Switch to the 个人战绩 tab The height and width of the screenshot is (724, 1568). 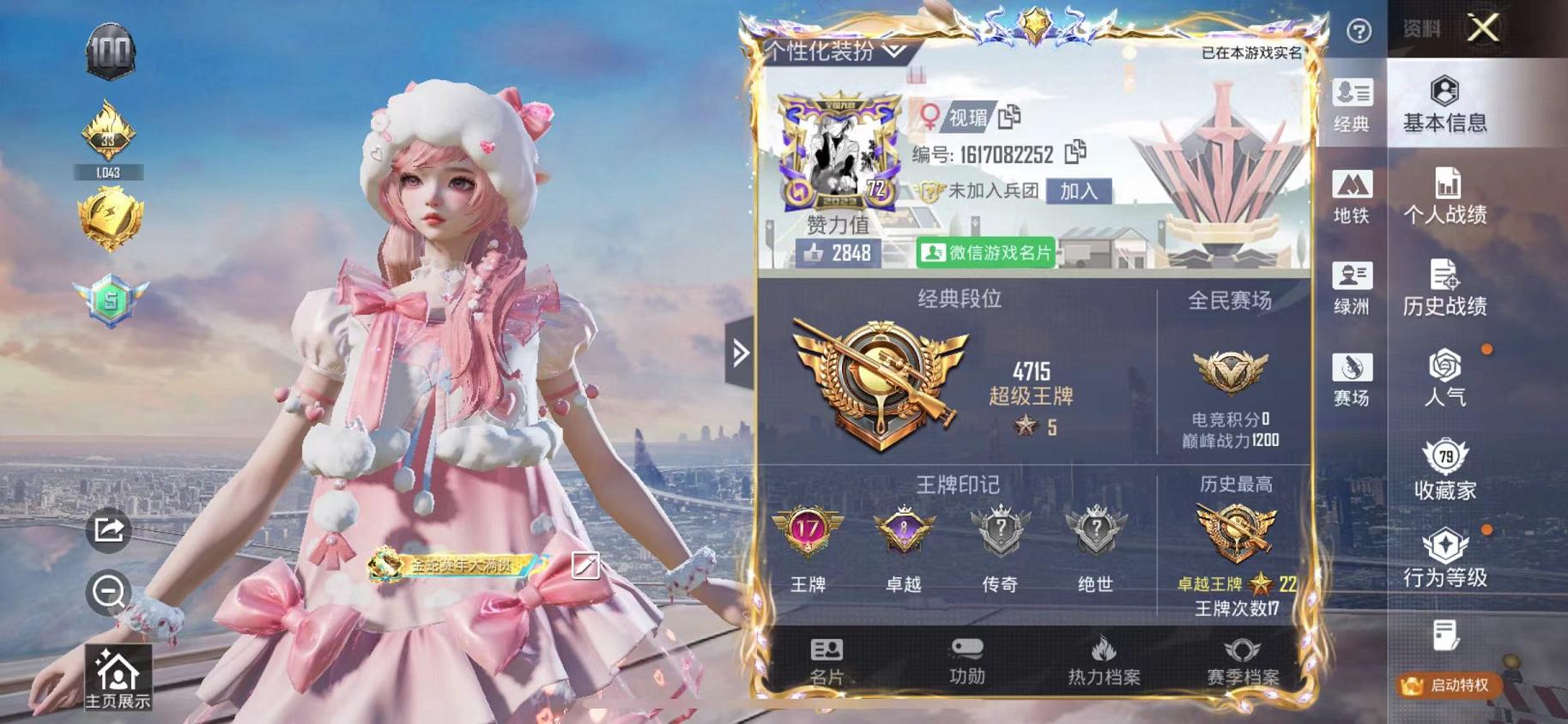click(1448, 196)
